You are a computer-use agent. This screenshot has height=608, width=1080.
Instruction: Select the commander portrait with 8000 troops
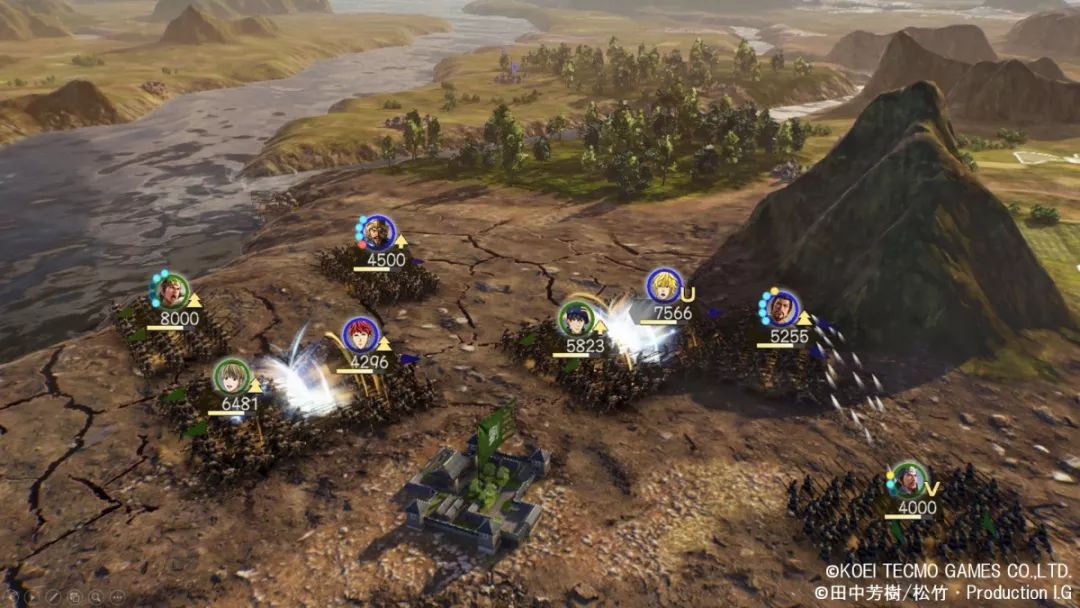172,290
